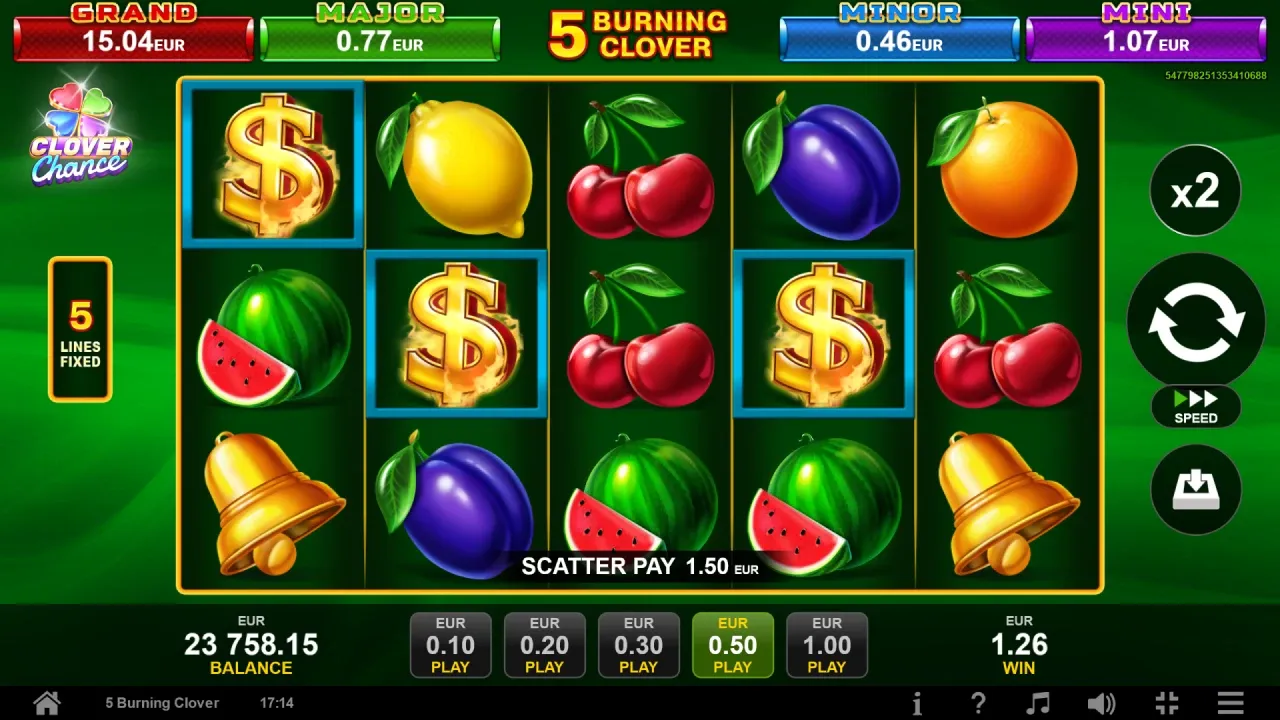
Task: Go to the home lobby icon
Action: tap(46, 703)
